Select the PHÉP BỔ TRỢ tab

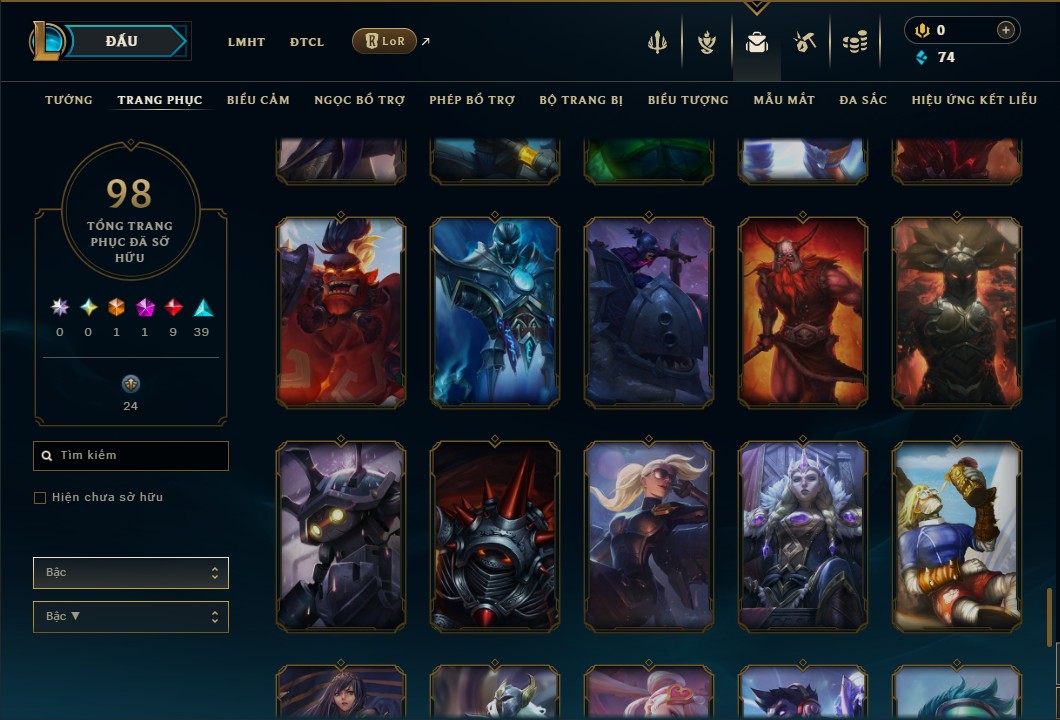click(x=472, y=100)
